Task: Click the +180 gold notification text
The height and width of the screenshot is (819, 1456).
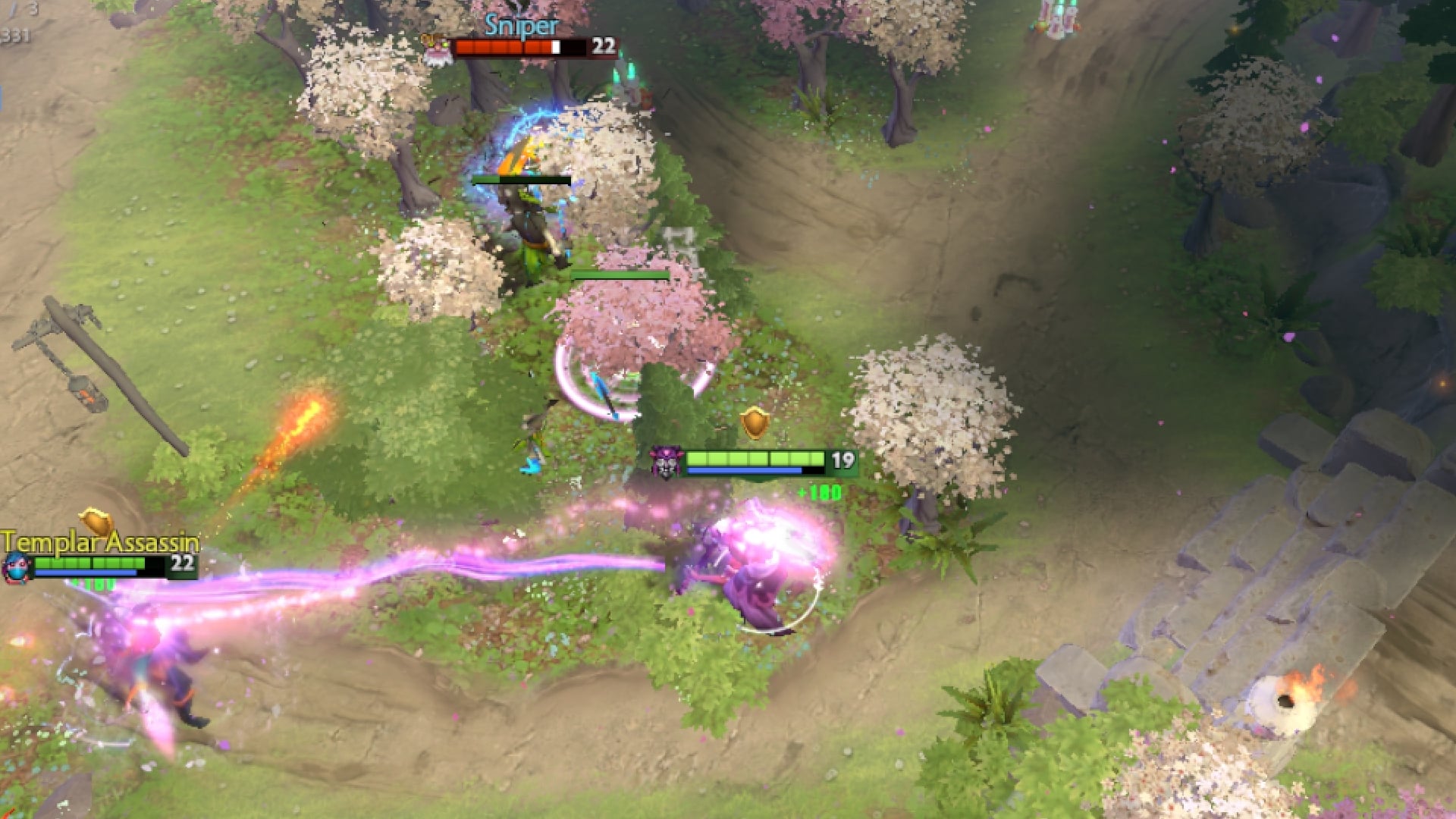Action: pyautogui.click(x=817, y=493)
